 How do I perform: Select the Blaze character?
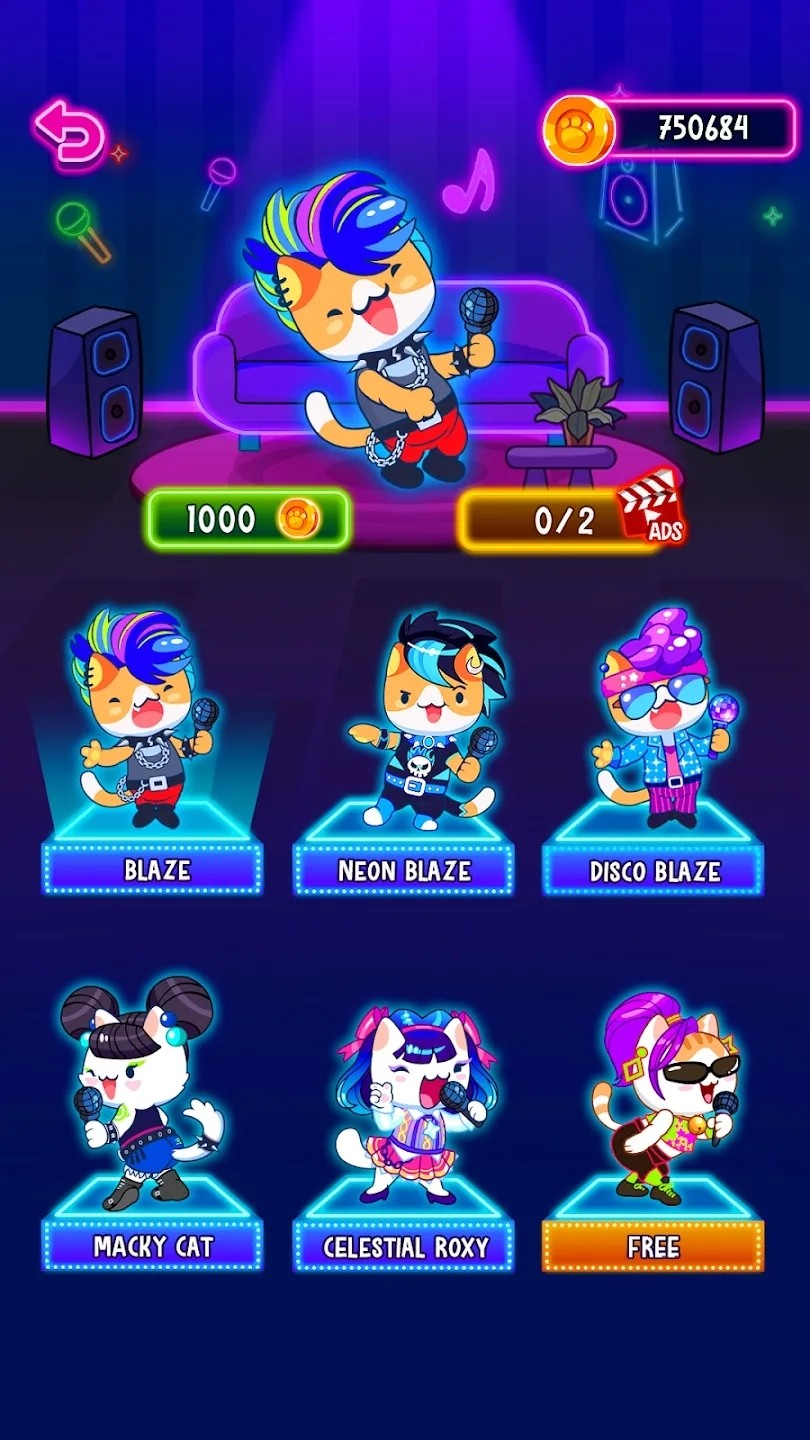coord(152,750)
